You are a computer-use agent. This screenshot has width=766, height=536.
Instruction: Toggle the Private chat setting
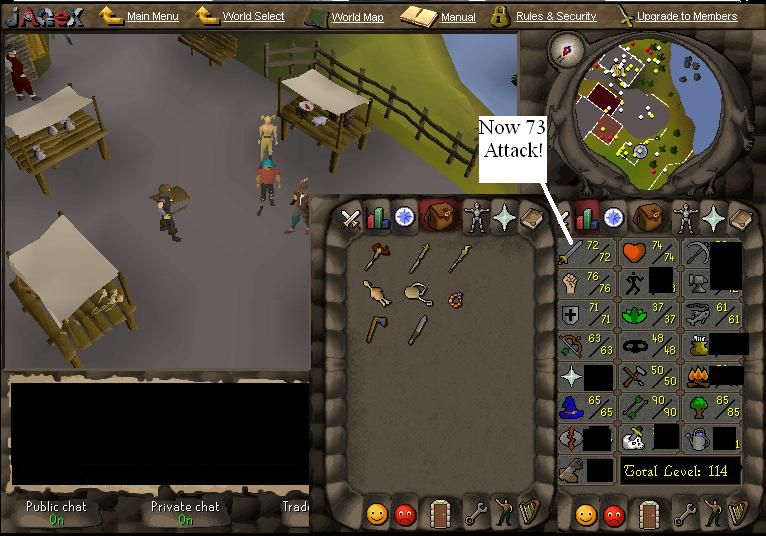[184, 513]
